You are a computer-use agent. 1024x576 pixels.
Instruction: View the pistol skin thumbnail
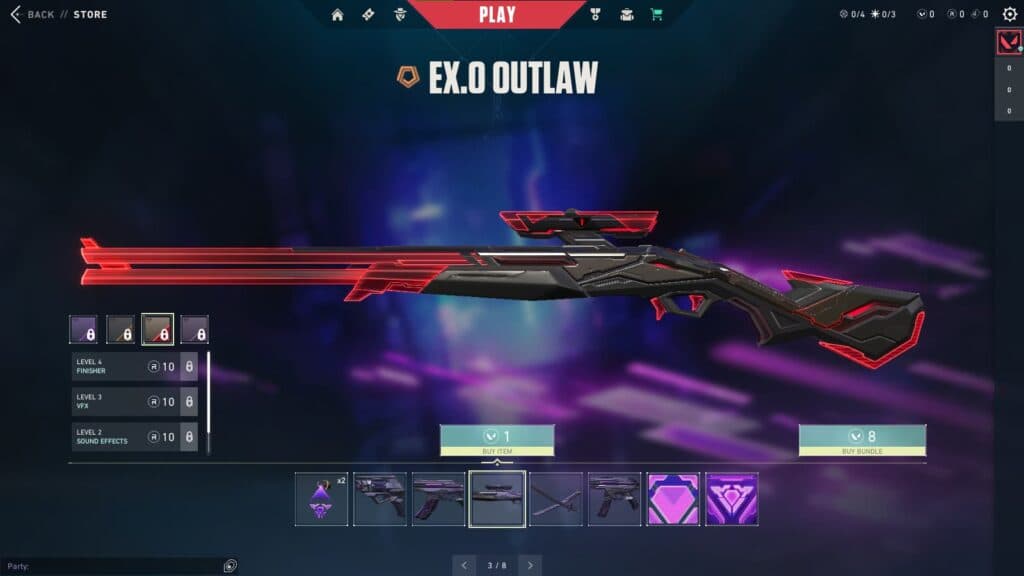click(380, 499)
